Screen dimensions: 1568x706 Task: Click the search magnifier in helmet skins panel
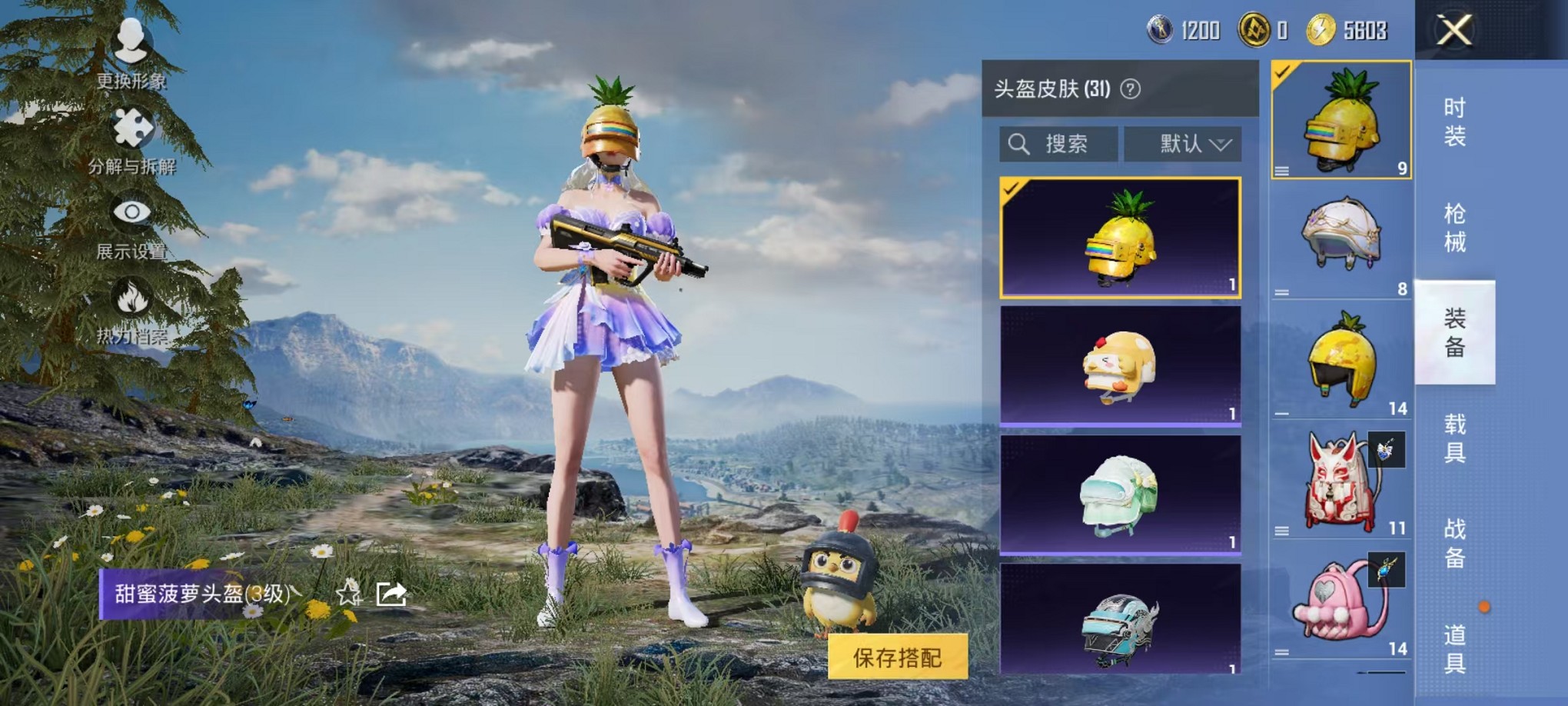[1021, 144]
